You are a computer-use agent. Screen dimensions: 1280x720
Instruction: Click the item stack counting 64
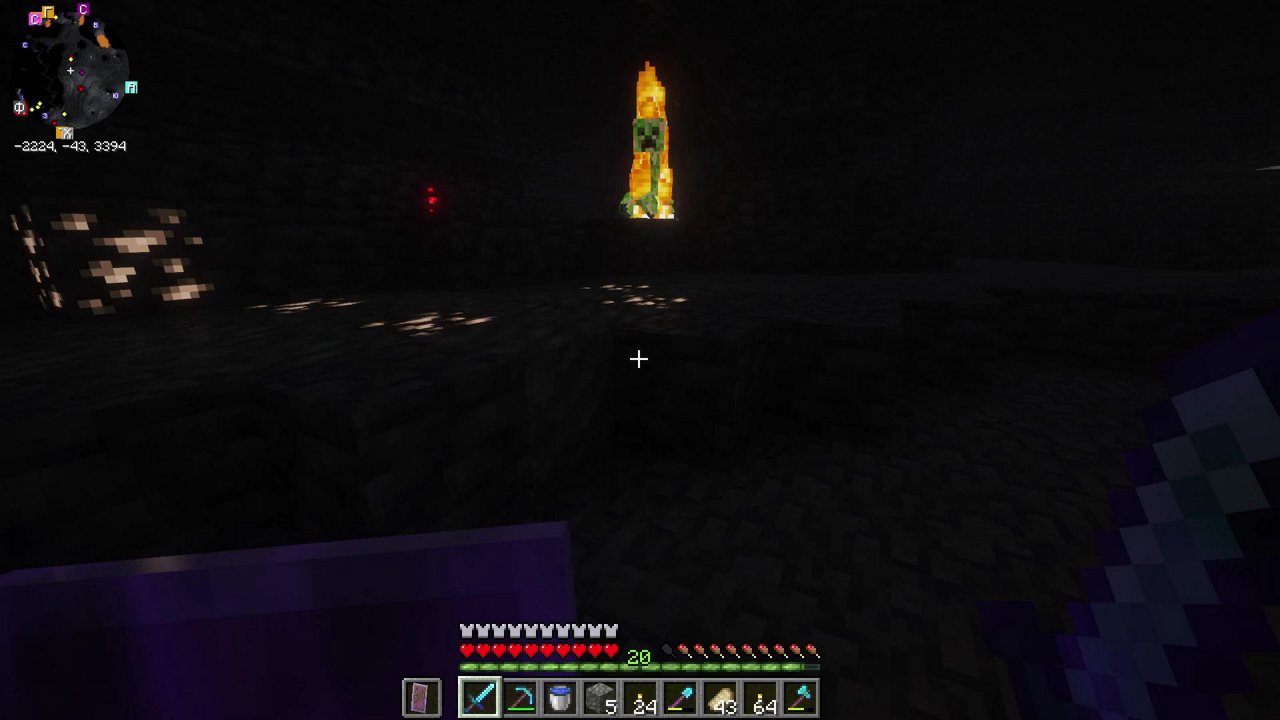tap(759, 697)
